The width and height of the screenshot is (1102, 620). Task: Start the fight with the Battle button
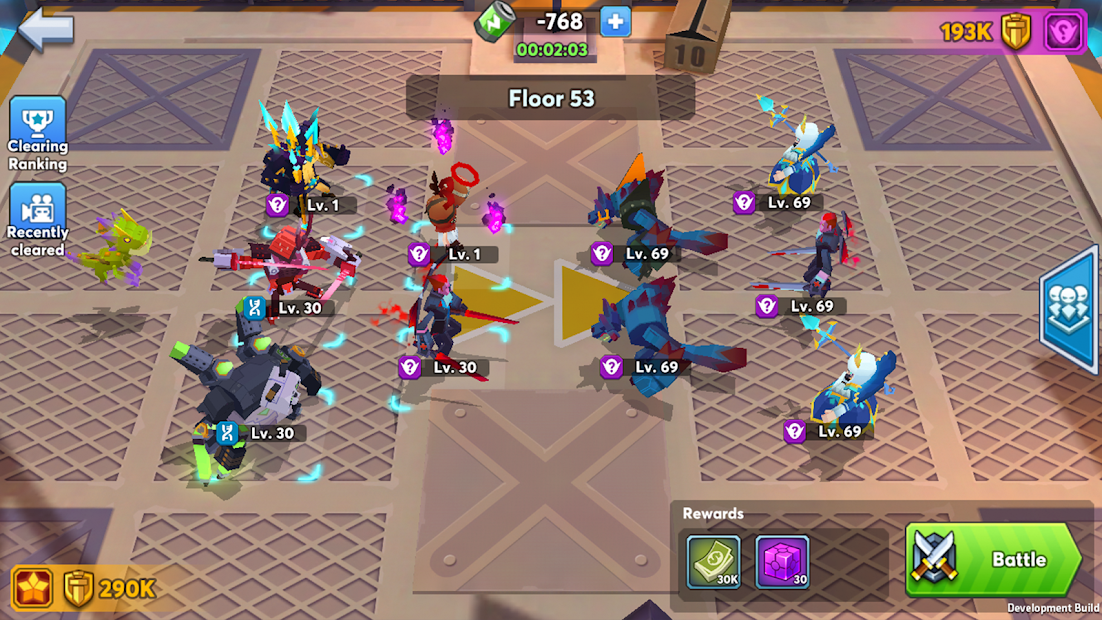(x=993, y=560)
